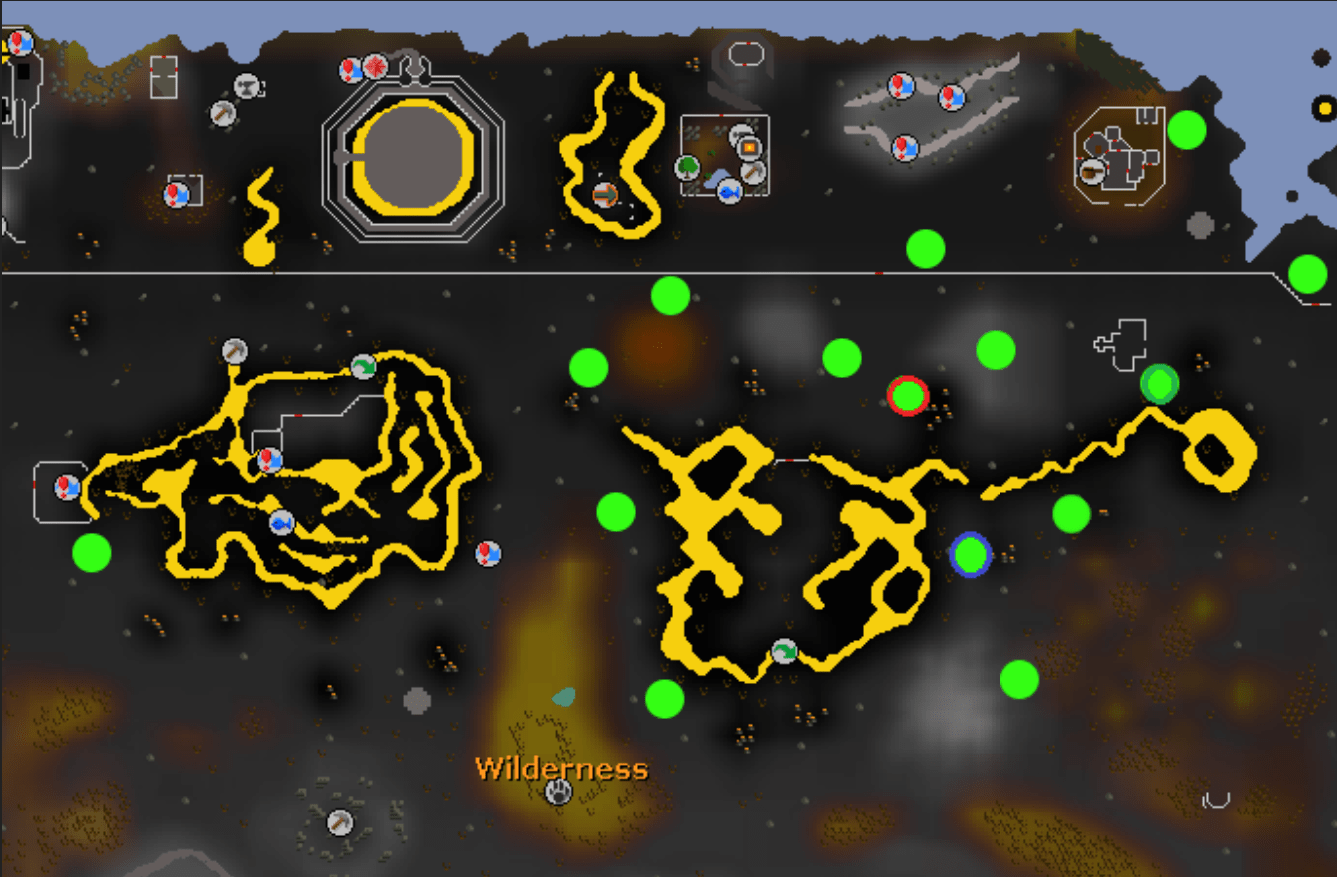Select the pickaxe mining icon west of Mage Arena
This screenshot has height=877, width=1337.
(x=223, y=114)
